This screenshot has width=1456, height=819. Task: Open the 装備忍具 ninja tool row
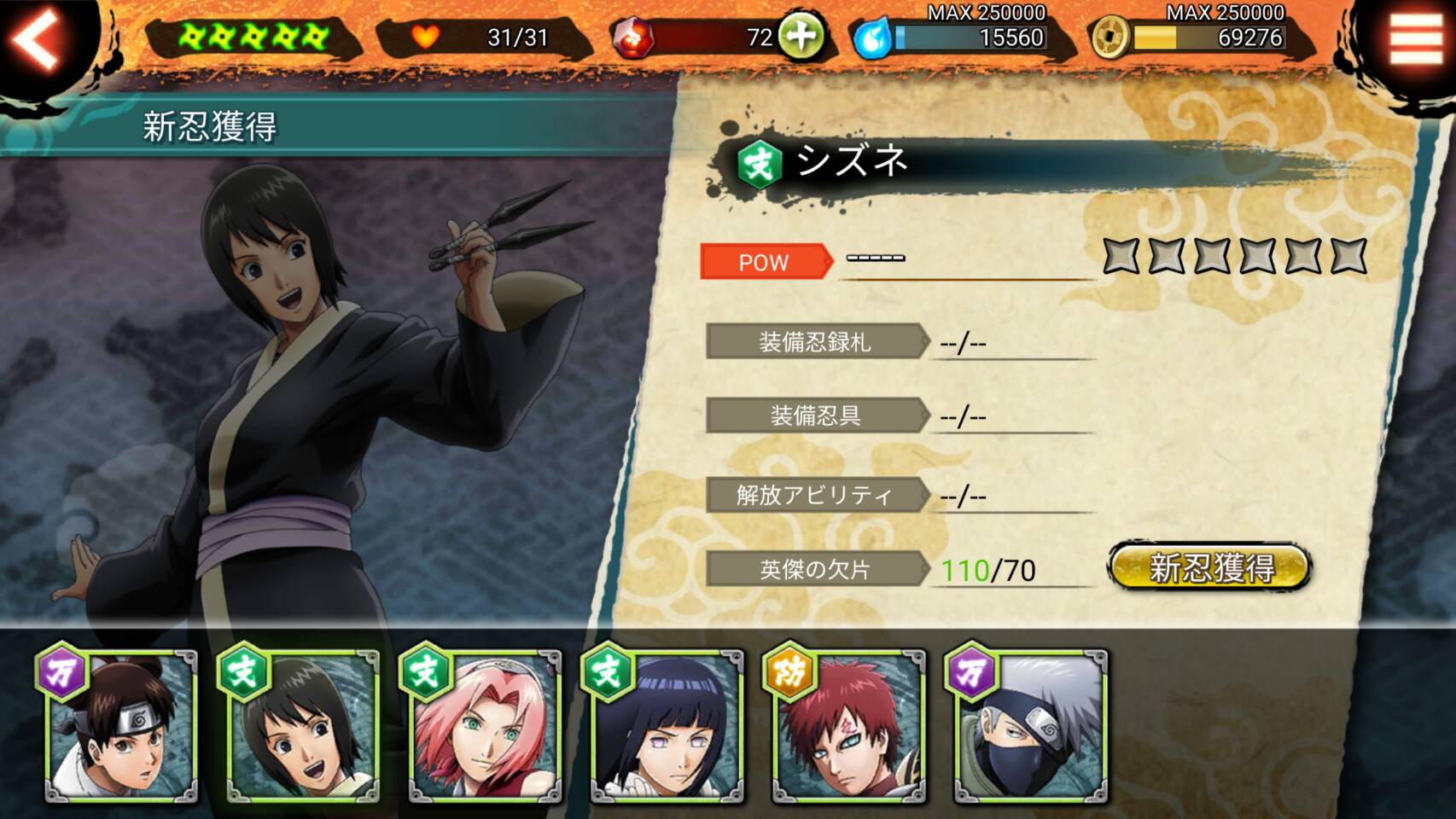click(816, 415)
